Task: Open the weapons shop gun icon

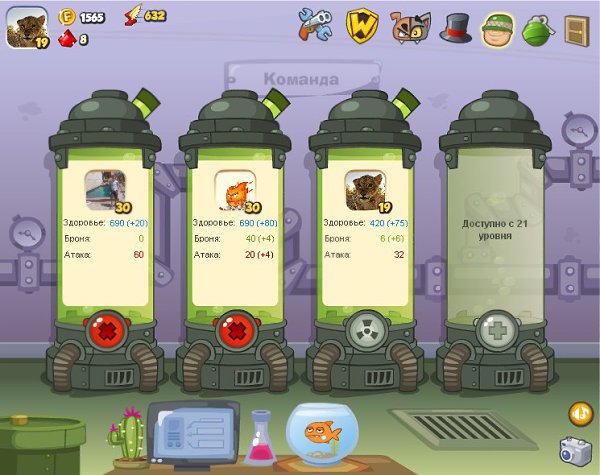Action: (314, 25)
